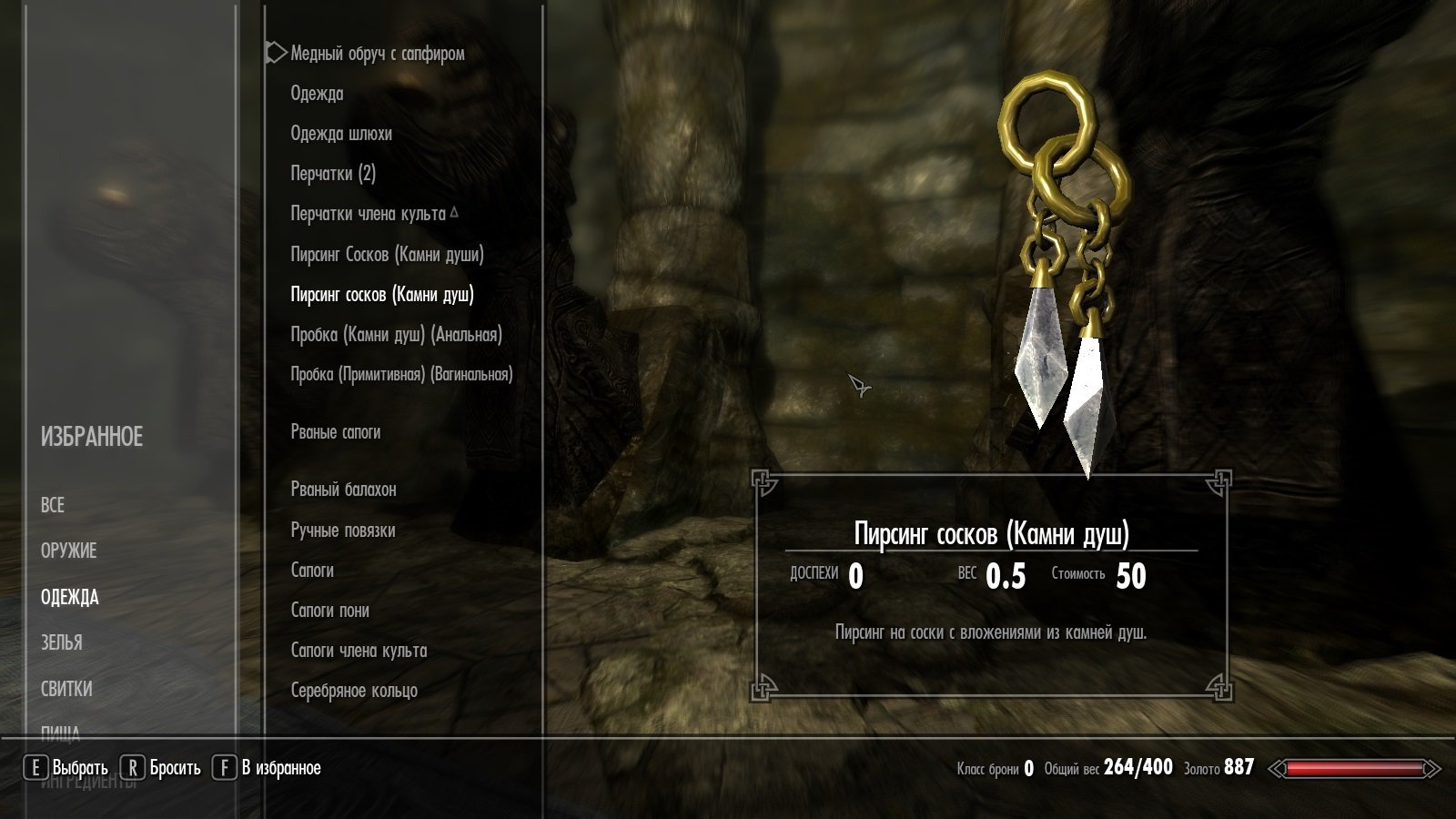Switch to the Свитки category
The height and width of the screenshot is (819, 1456).
pyautogui.click(x=66, y=689)
